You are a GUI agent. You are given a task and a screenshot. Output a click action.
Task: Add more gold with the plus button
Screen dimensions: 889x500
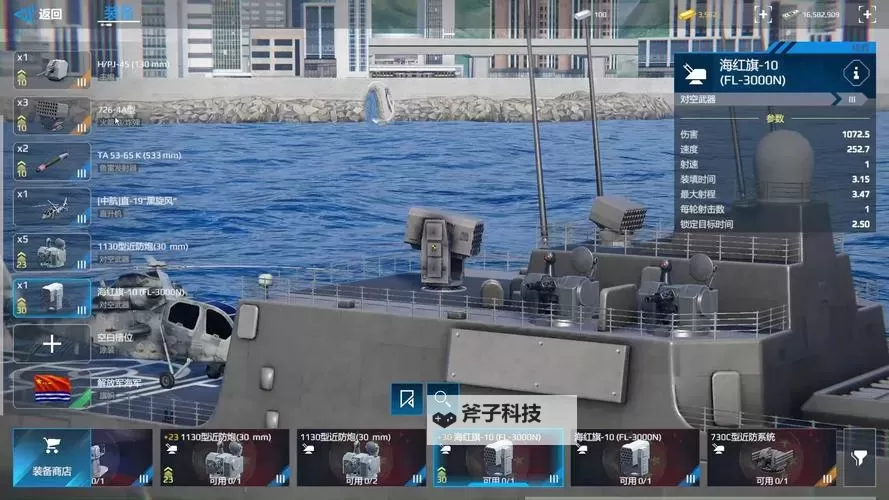coord(763,14)
